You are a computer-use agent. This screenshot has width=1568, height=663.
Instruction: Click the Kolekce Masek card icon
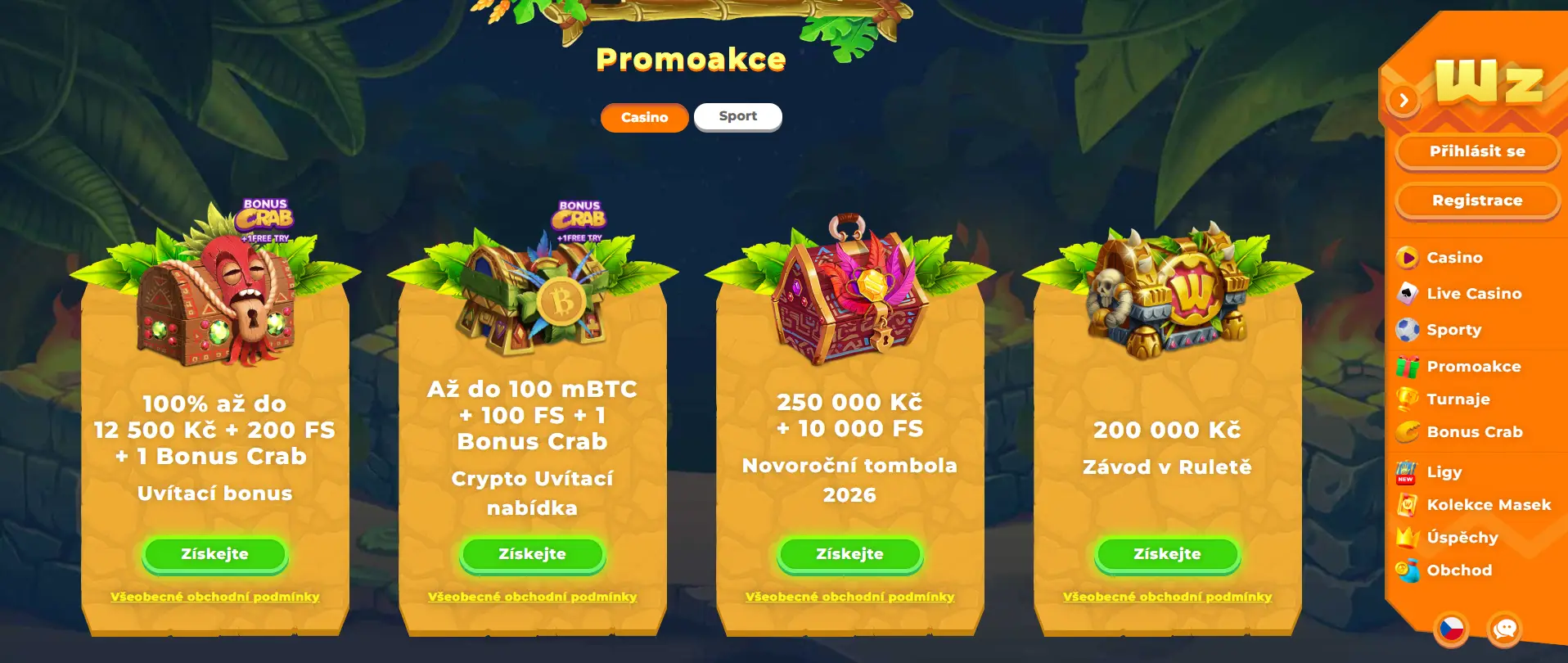(x=1405, y=505)
